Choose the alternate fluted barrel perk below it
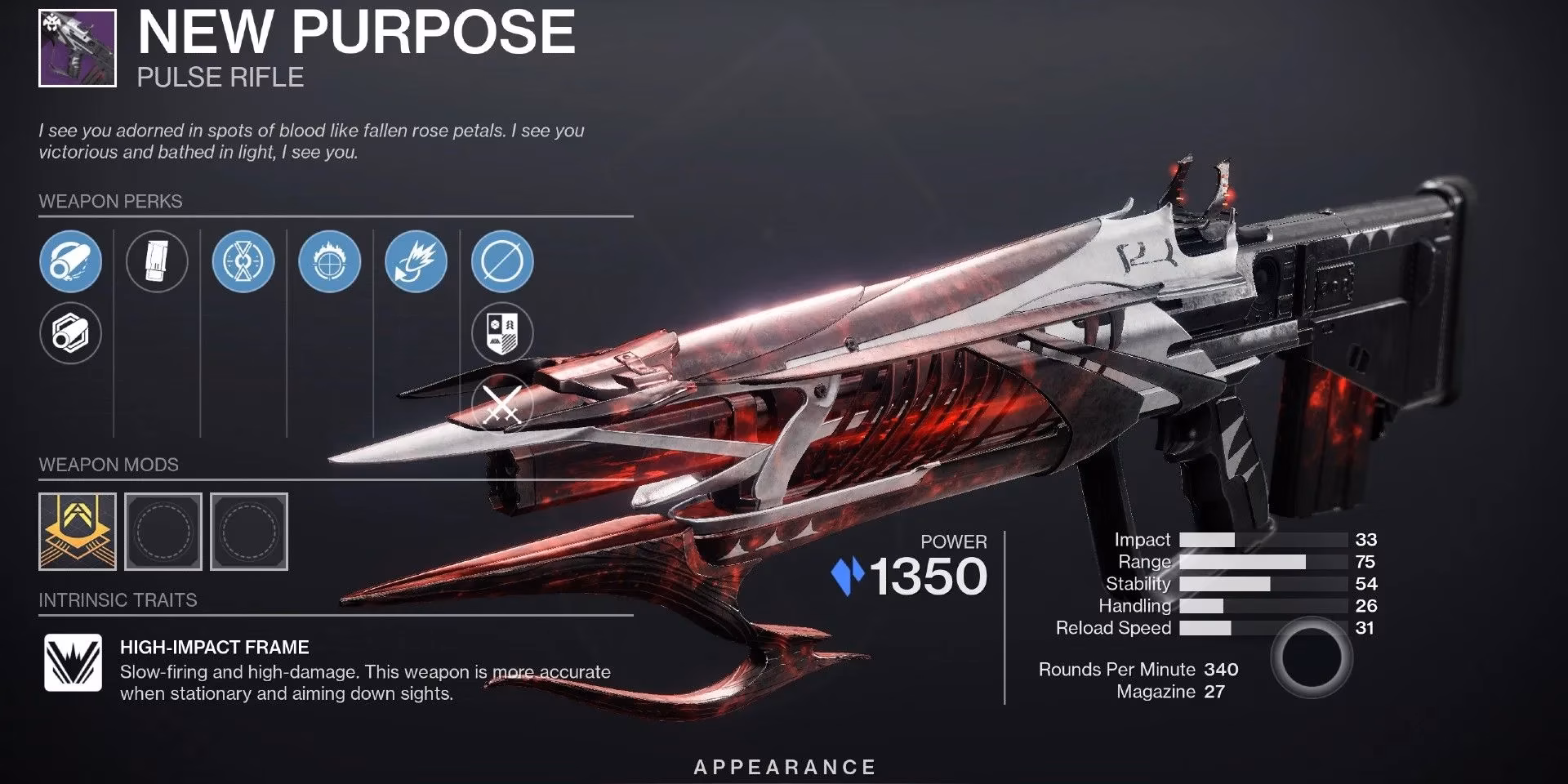The width and height of the screenshot is (1568, 784). [70, 333]
